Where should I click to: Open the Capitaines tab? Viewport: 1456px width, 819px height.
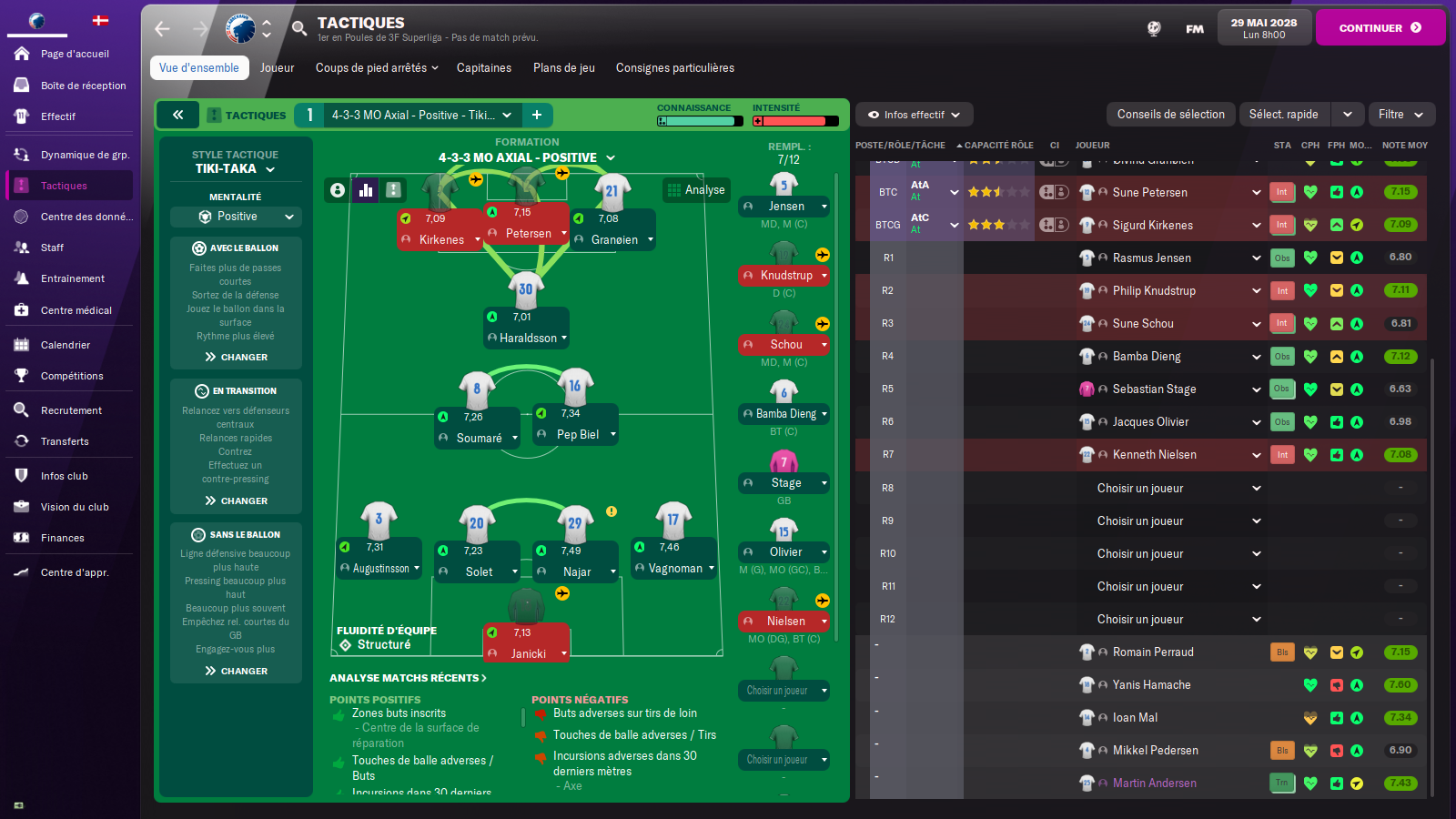[483, 68]
